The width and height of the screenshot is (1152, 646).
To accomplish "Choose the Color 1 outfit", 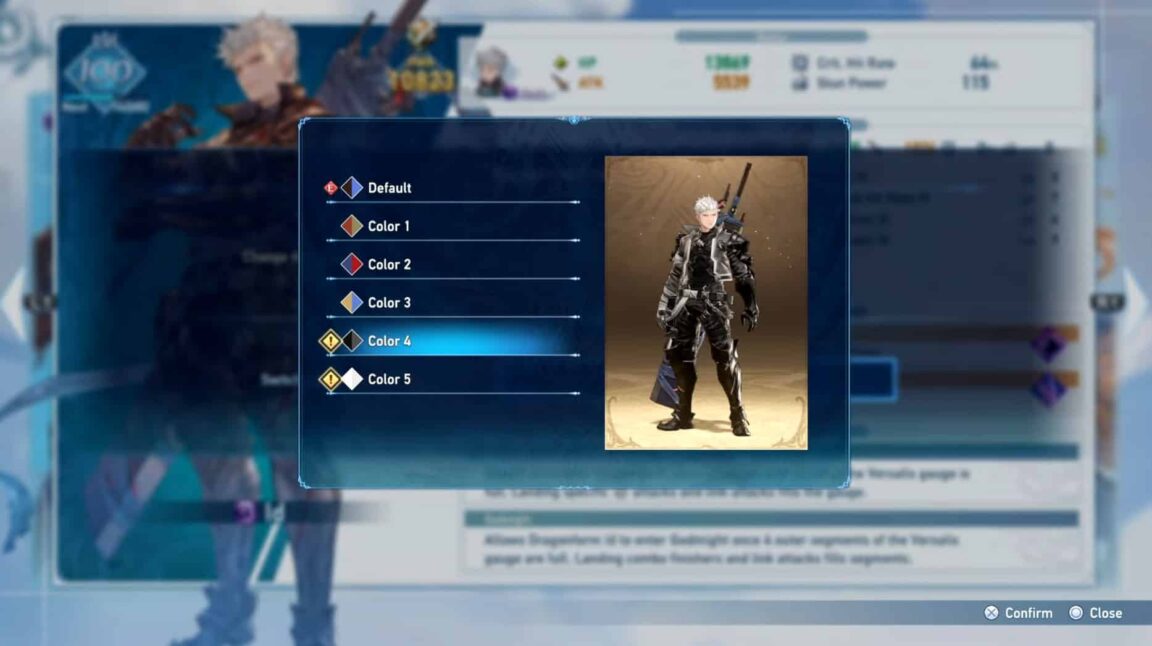I will pos(389,226).
